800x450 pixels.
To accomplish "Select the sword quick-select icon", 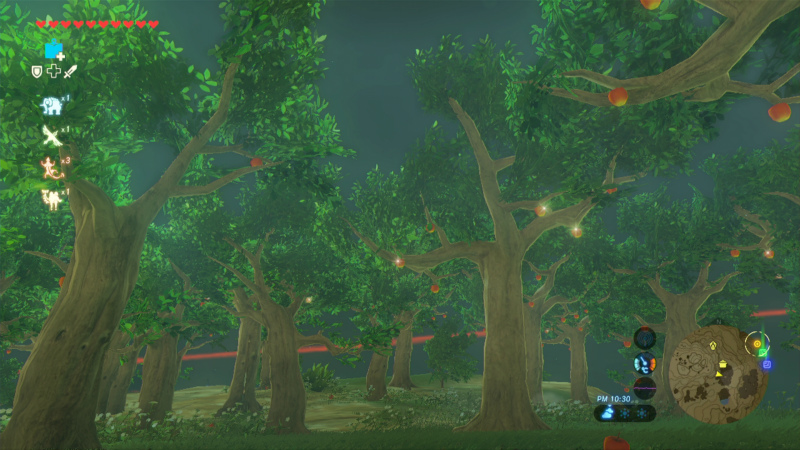I will pos(71,71).
